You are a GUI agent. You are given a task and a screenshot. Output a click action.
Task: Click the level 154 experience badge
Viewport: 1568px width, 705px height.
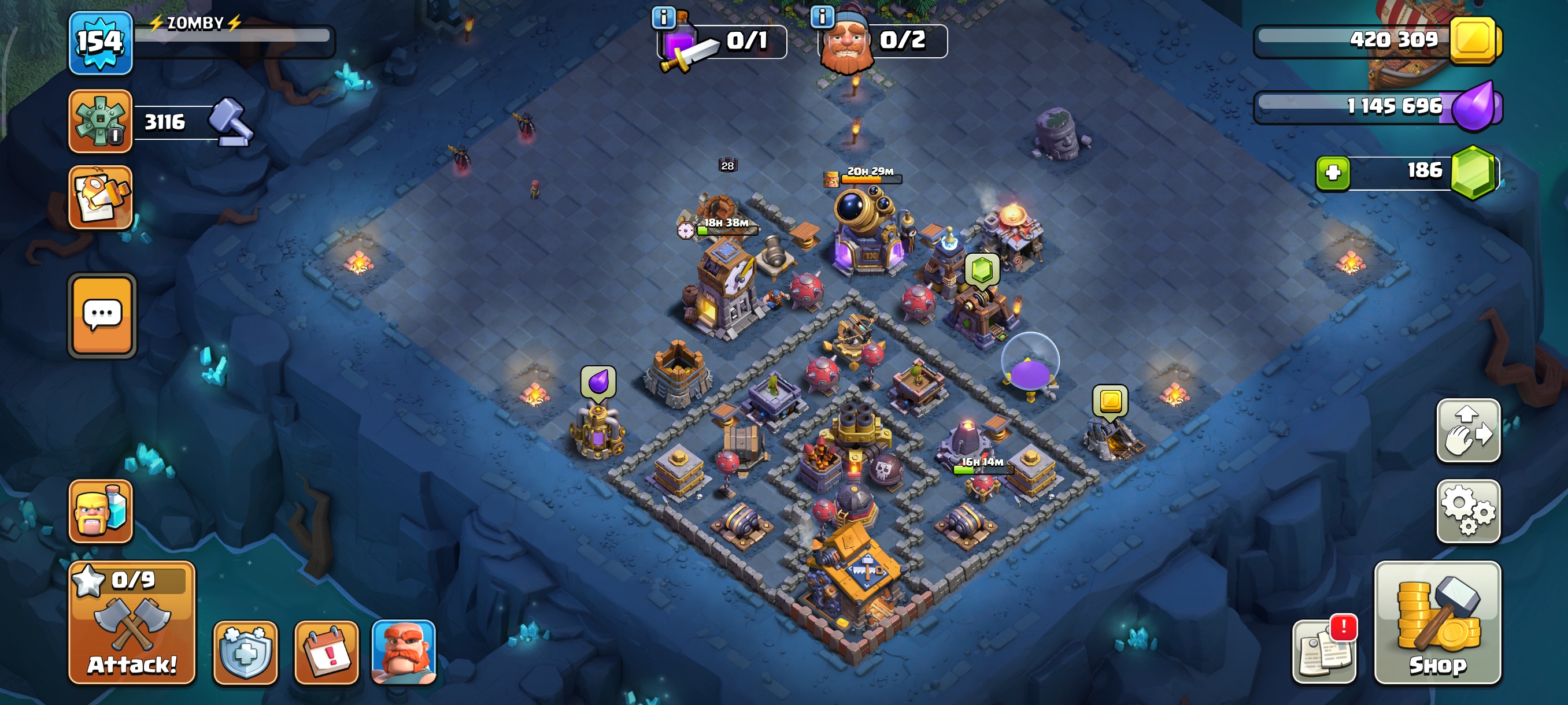[100, 42]
